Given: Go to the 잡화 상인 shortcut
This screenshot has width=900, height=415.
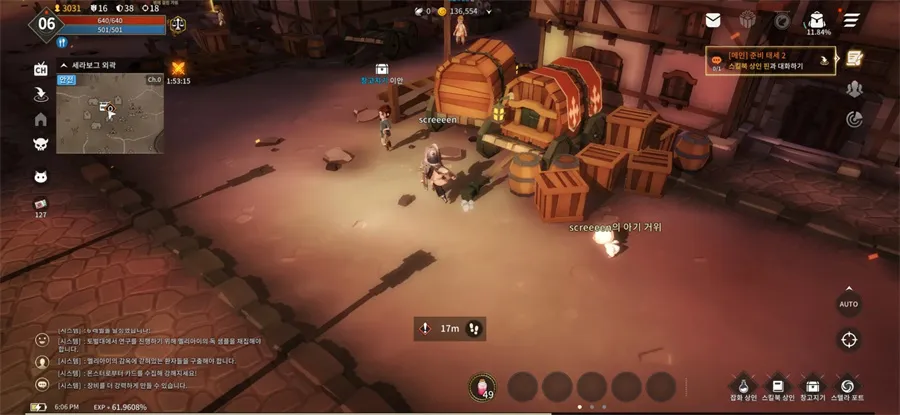Looking at the screenshot, I should click(742, 386).
